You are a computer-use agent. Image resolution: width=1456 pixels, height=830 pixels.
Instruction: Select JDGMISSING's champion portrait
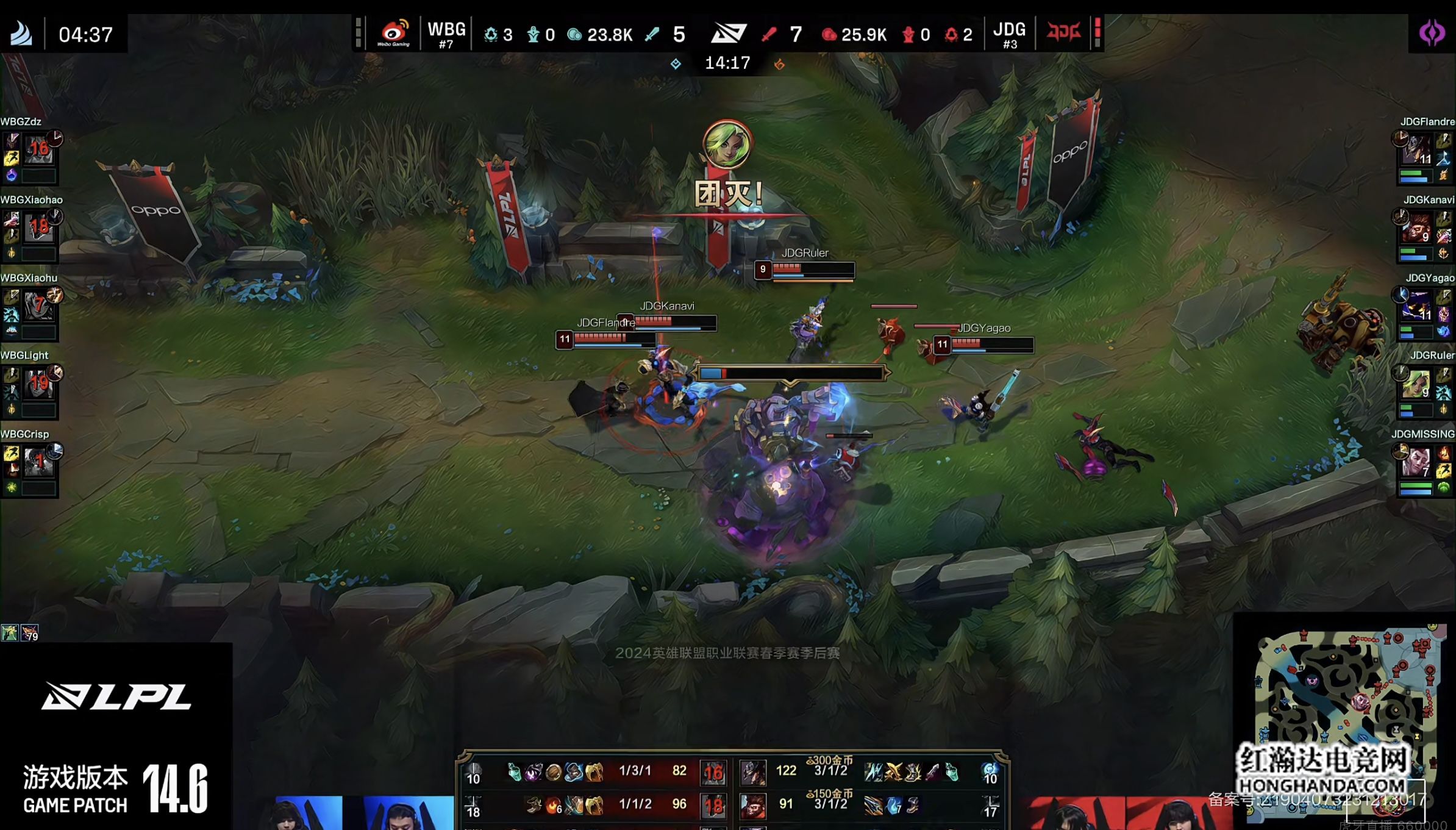1416,462
